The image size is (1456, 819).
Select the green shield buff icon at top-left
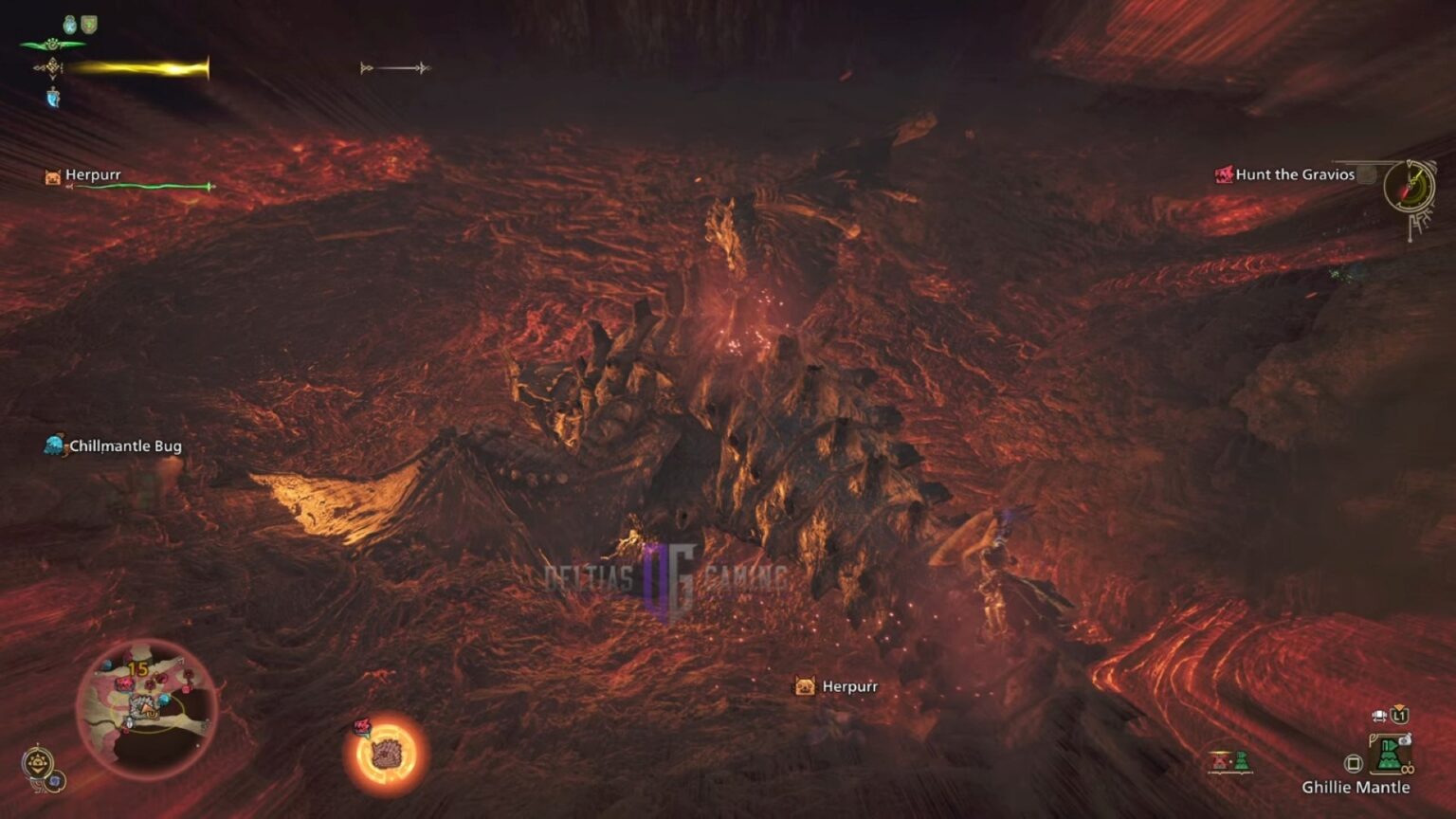[89, 24]
